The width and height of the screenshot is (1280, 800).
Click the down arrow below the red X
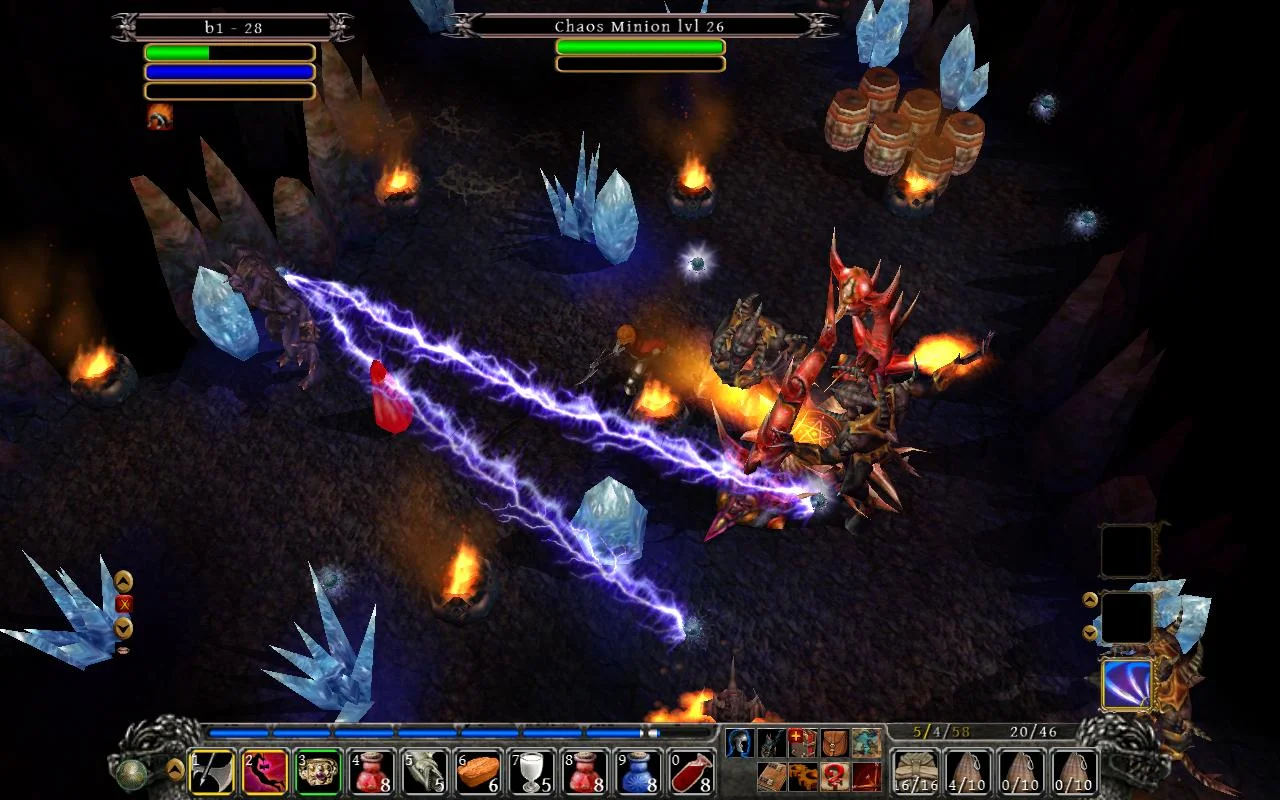tap(124, 626)
